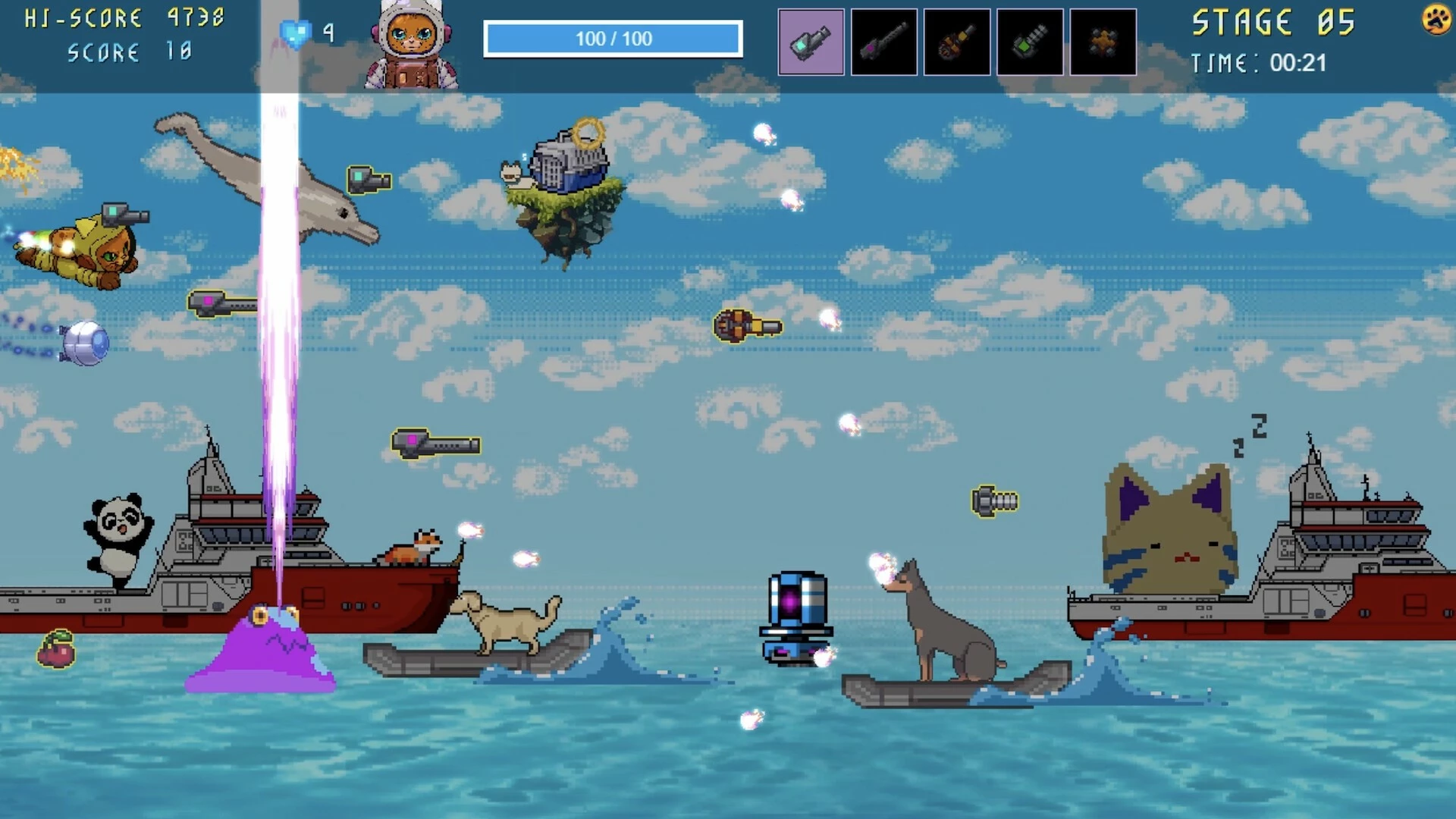Switch to the purple long-barrel gun slot
The width and height of the screenshot is (1456, 819).
click(883, 42)
